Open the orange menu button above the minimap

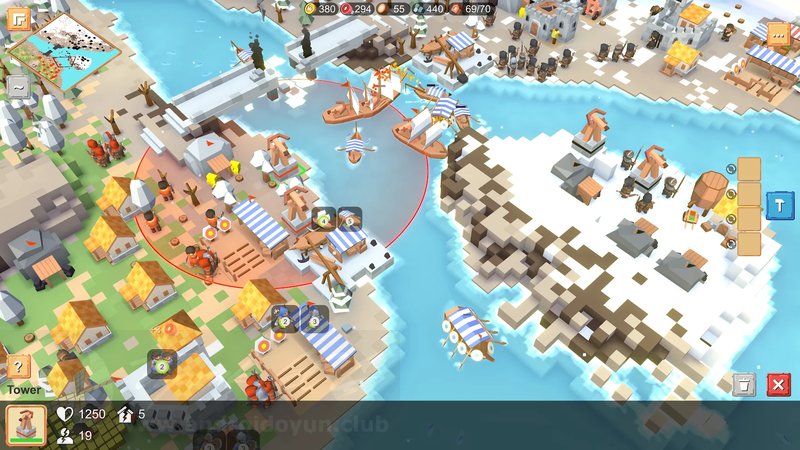click(19, 18)
